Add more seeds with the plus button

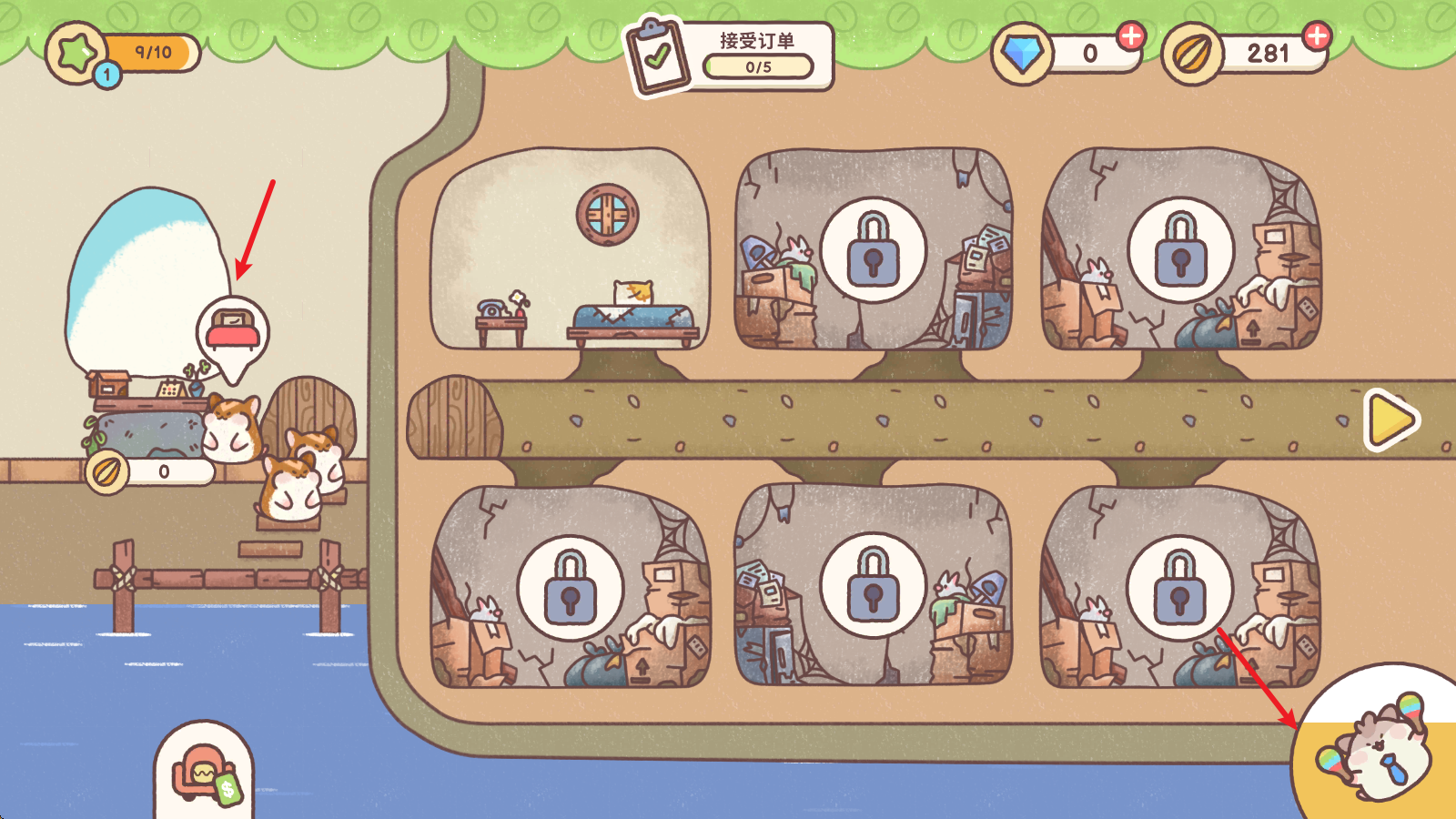coord(1317,36)
